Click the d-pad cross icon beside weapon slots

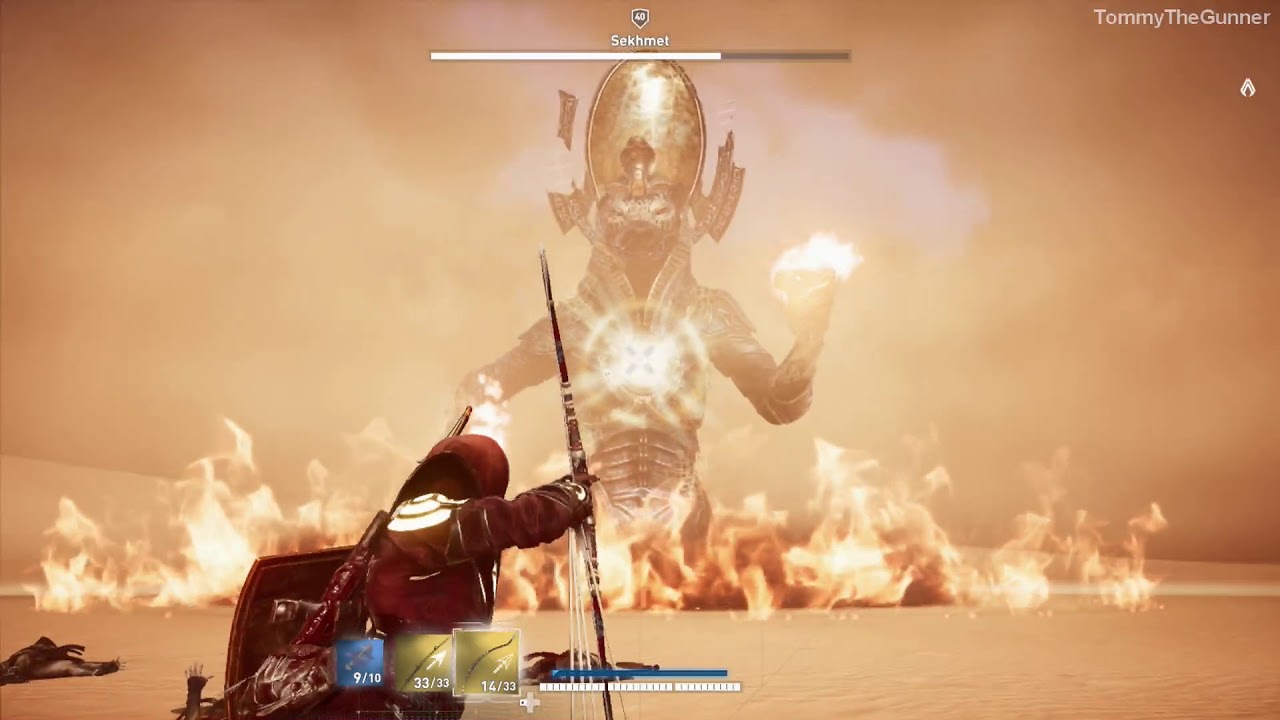pyautogui.click(x=529, y=703)
